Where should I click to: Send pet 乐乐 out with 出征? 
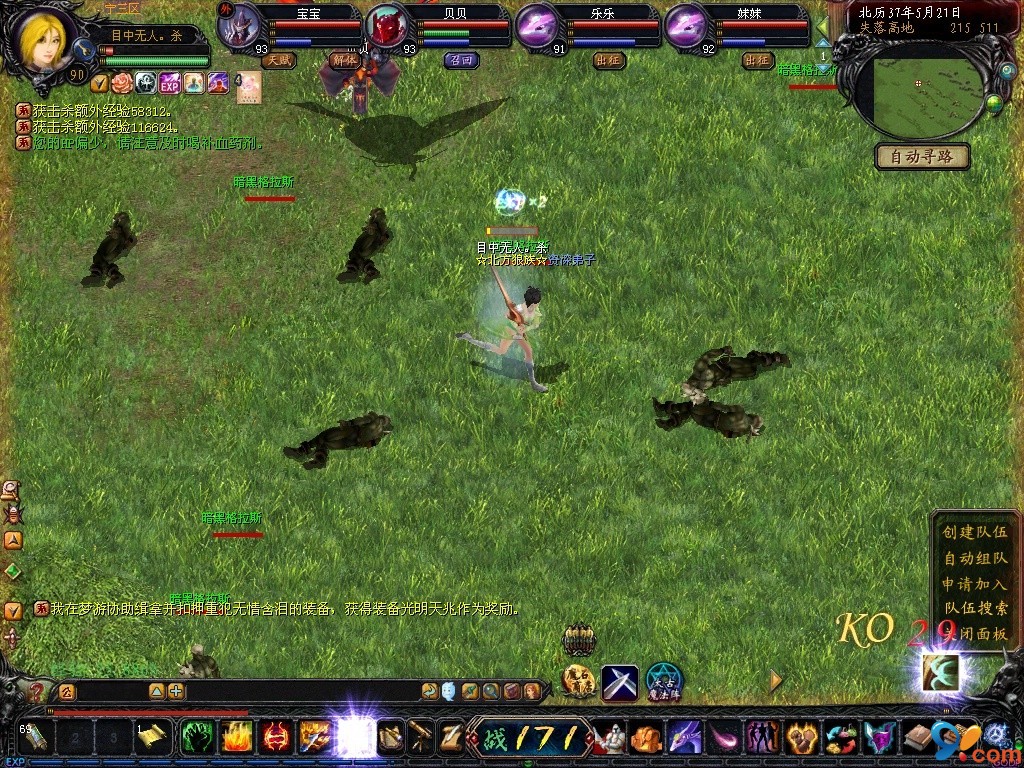pyautogui.click(x=609, y=60)
